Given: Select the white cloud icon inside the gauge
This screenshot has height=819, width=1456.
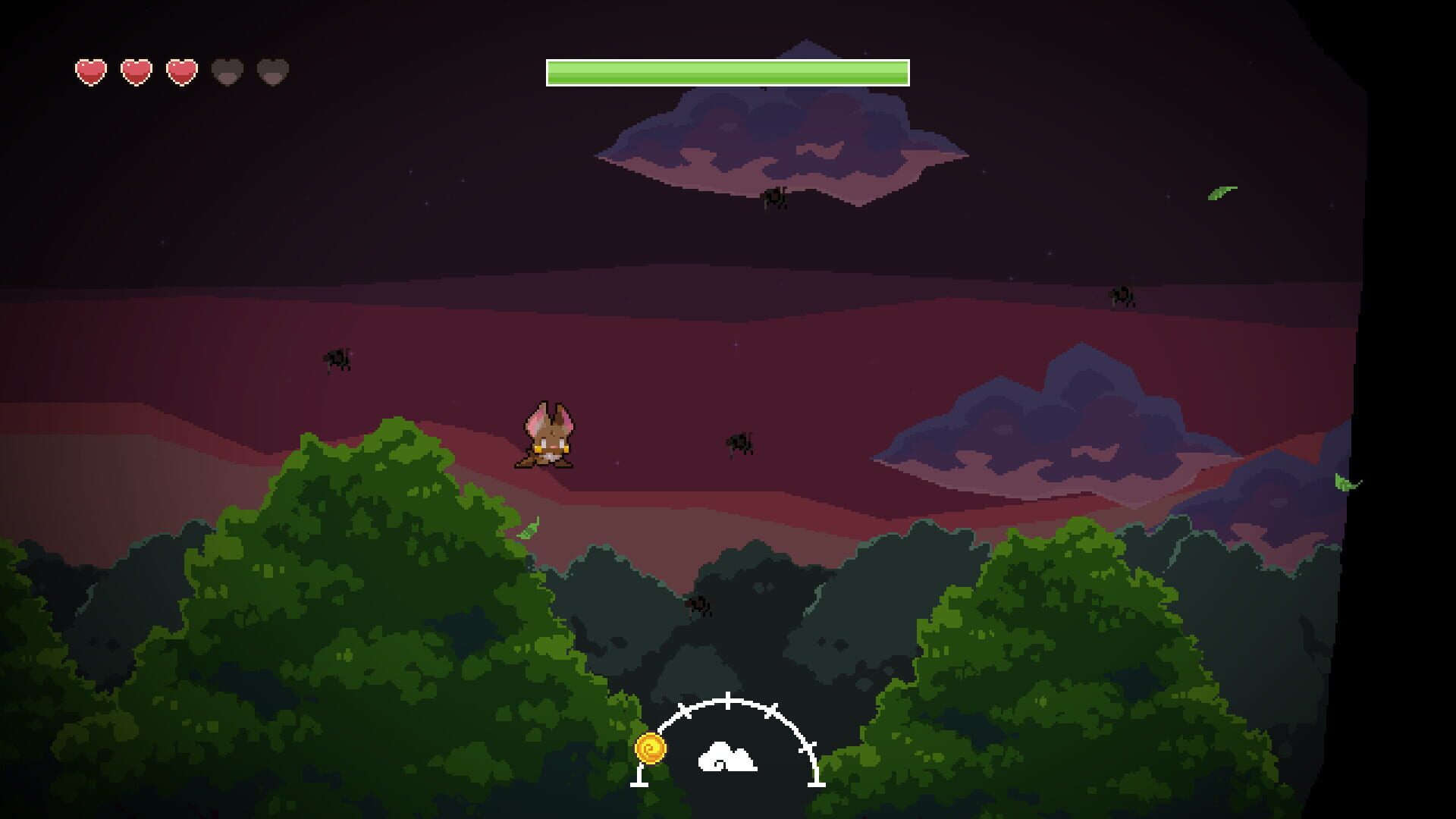Looking at the screenshot, I should [728, 756].
